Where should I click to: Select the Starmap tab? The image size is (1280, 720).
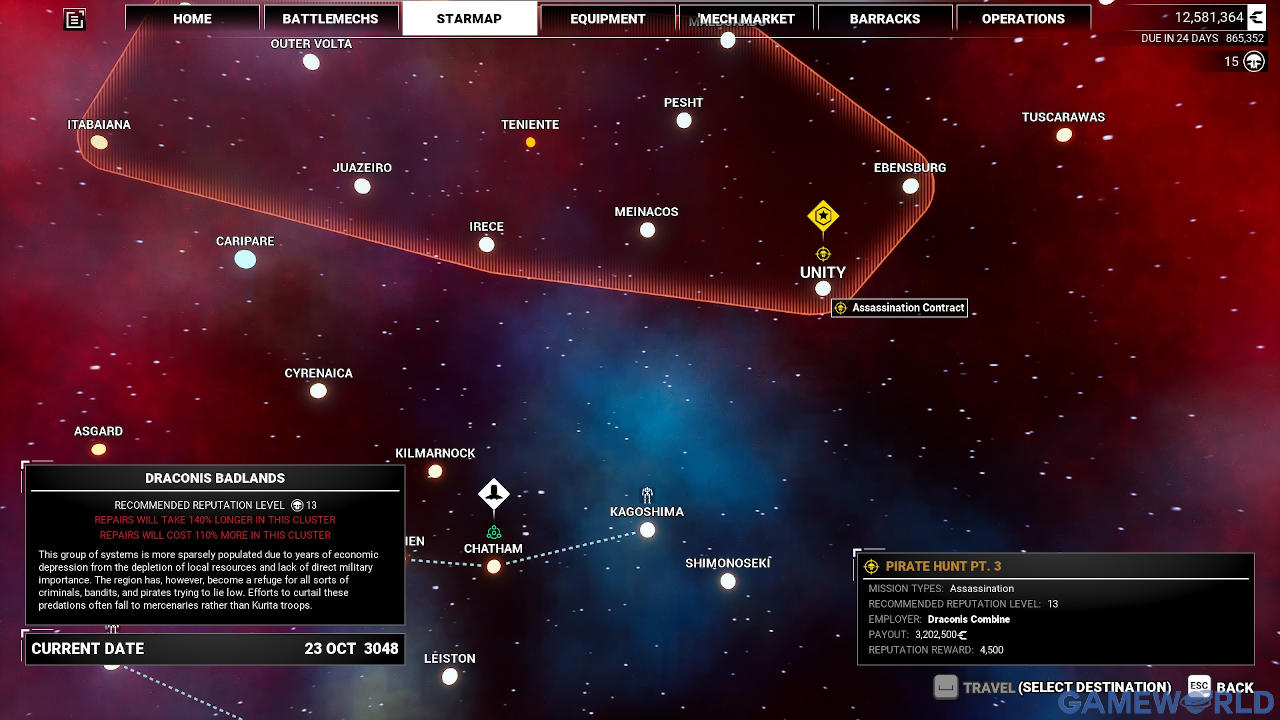click(x=469, y=19)
